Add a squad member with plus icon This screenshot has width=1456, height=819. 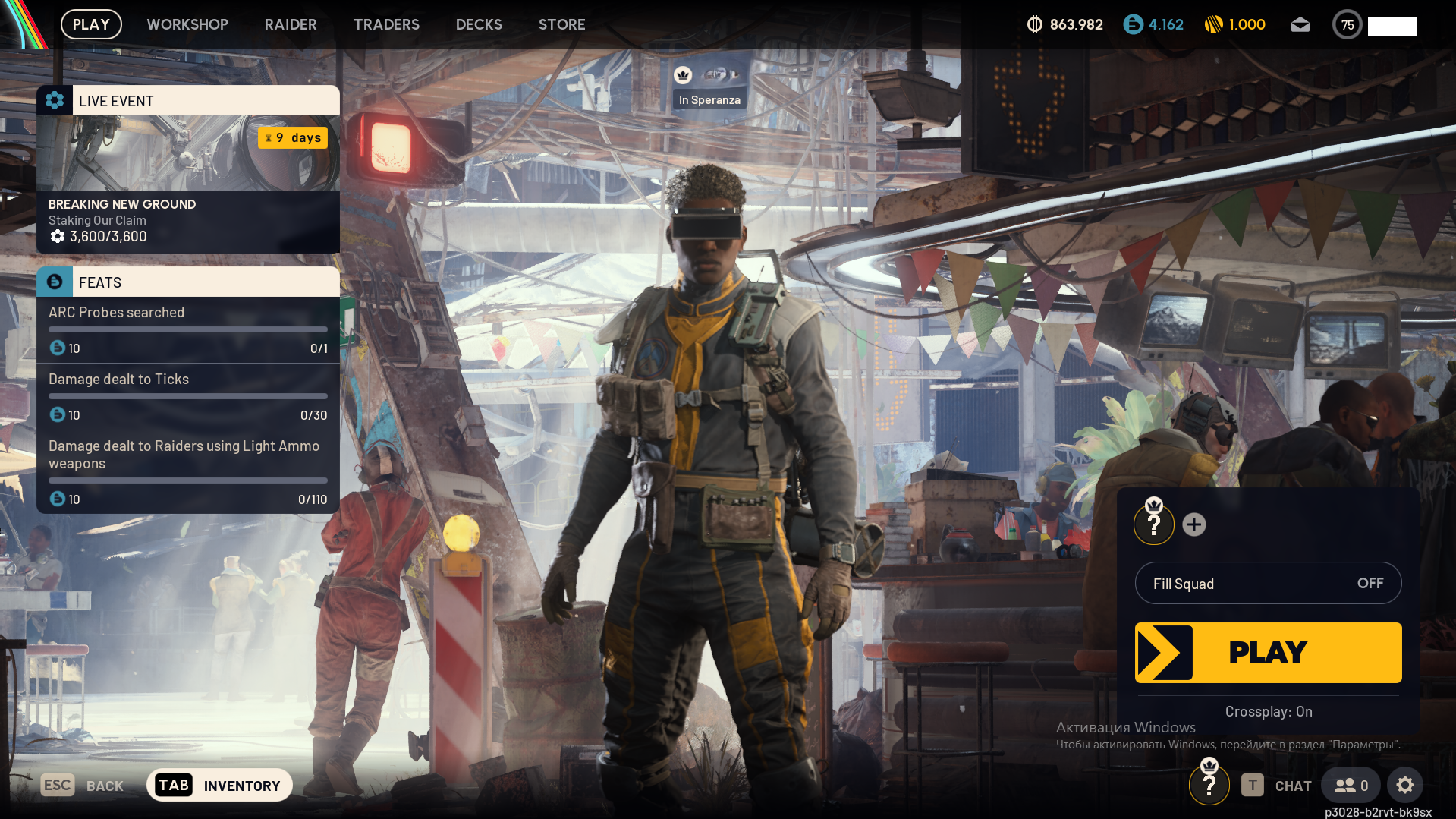[x=1193, y=524]
